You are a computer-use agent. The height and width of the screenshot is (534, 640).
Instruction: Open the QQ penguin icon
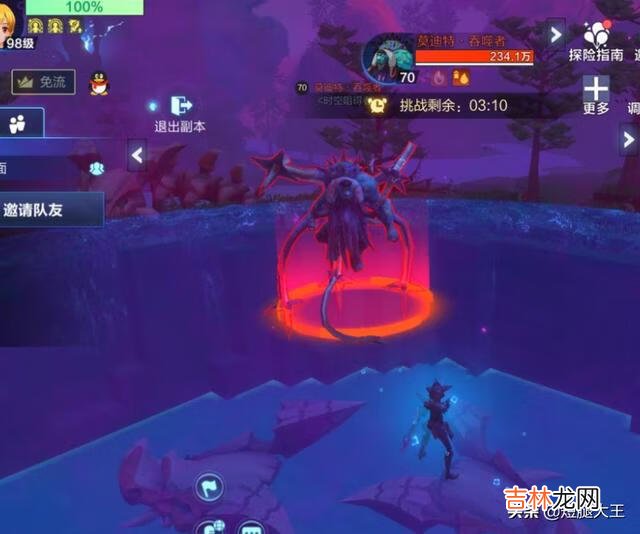tap(98, 84)
